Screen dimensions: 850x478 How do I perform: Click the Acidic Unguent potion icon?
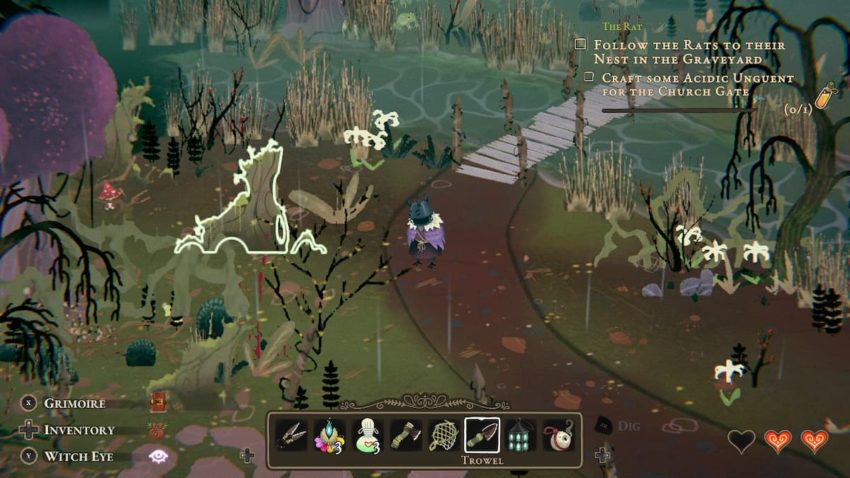[824, 96]
